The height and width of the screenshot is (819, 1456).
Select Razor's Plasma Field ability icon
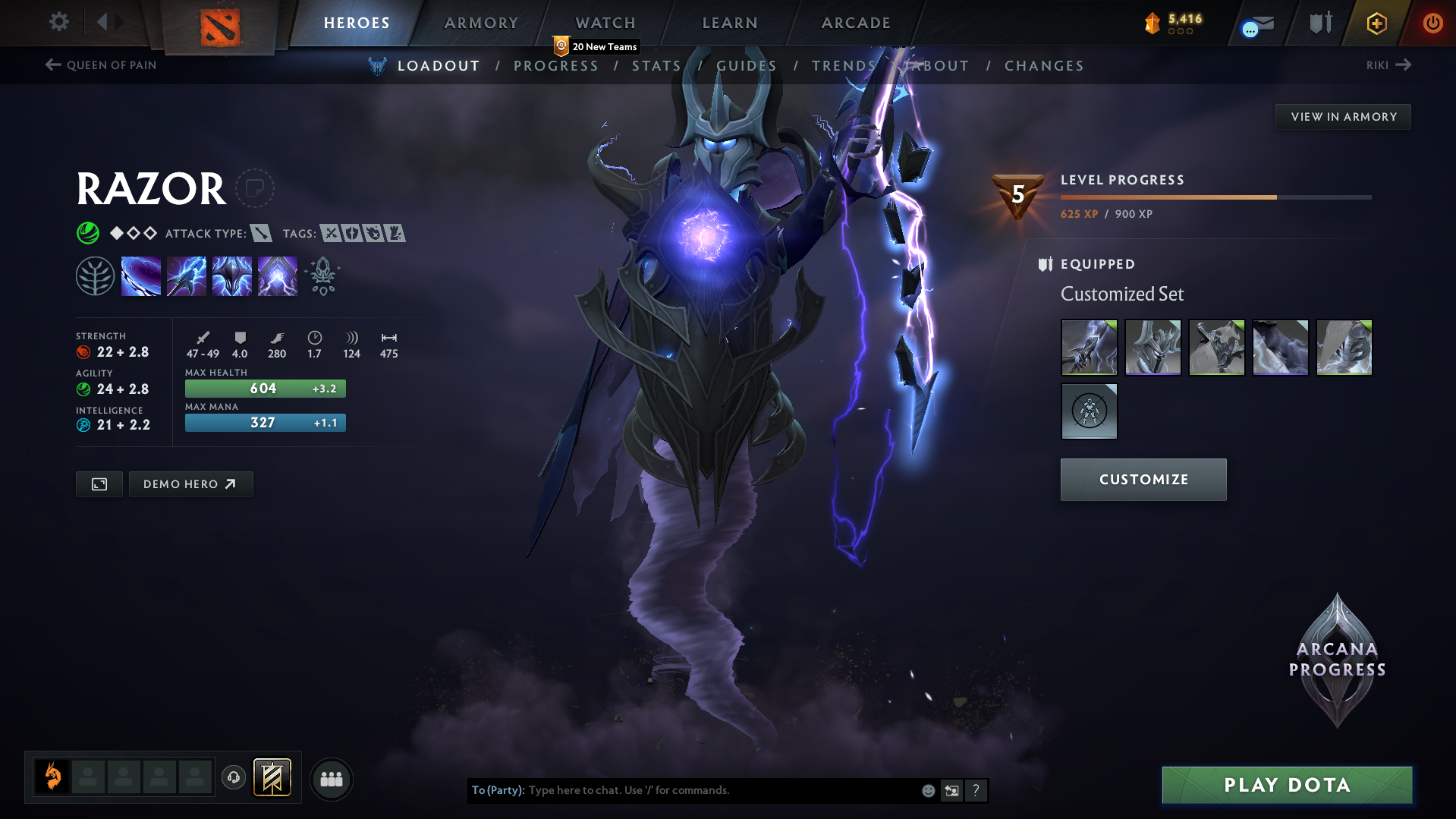[x=141, y=276]
